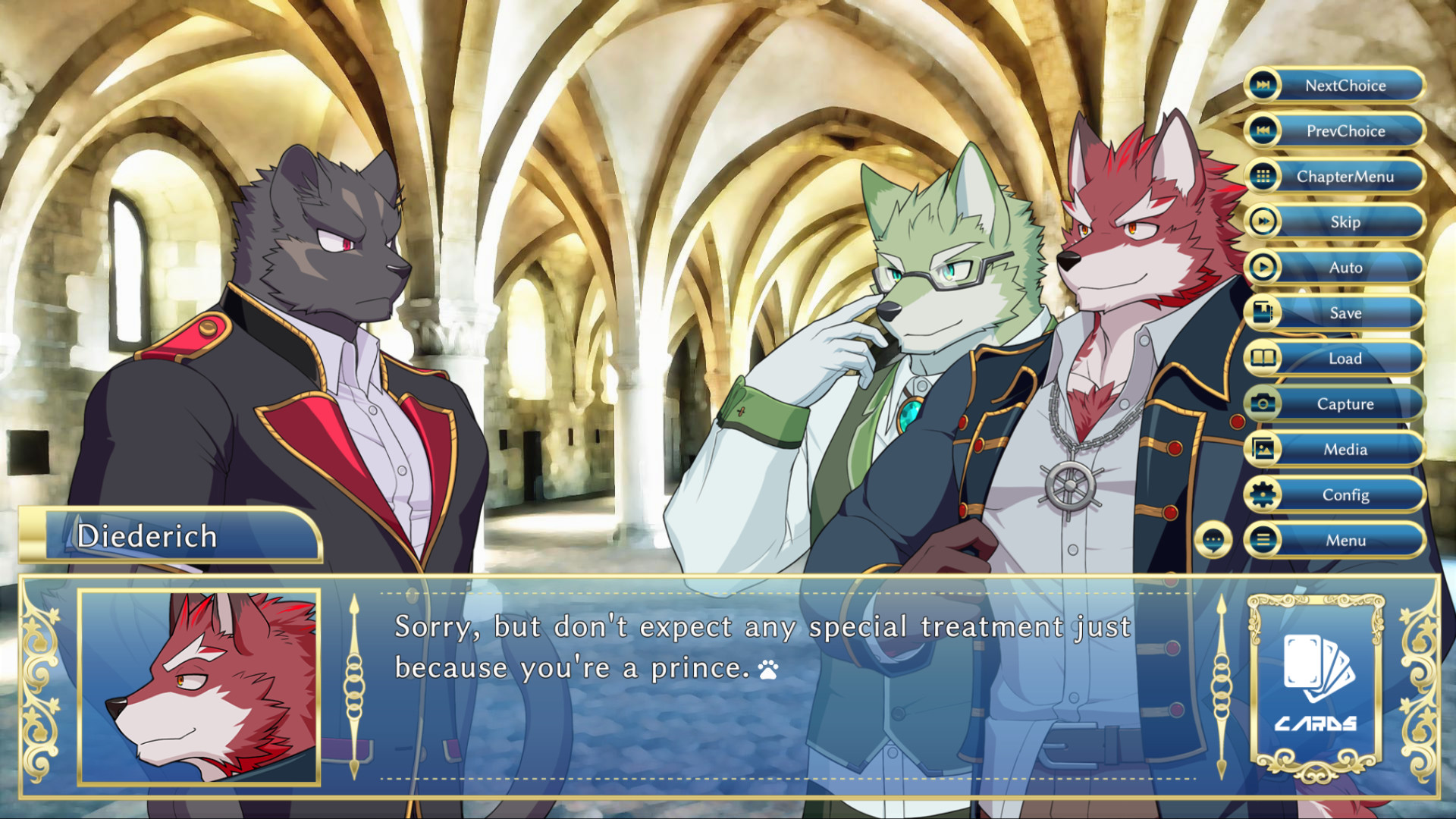This screenshot has width=1456, height=819.
Task: Click the camera icon beside Capture
Action: pos(1263,403)
